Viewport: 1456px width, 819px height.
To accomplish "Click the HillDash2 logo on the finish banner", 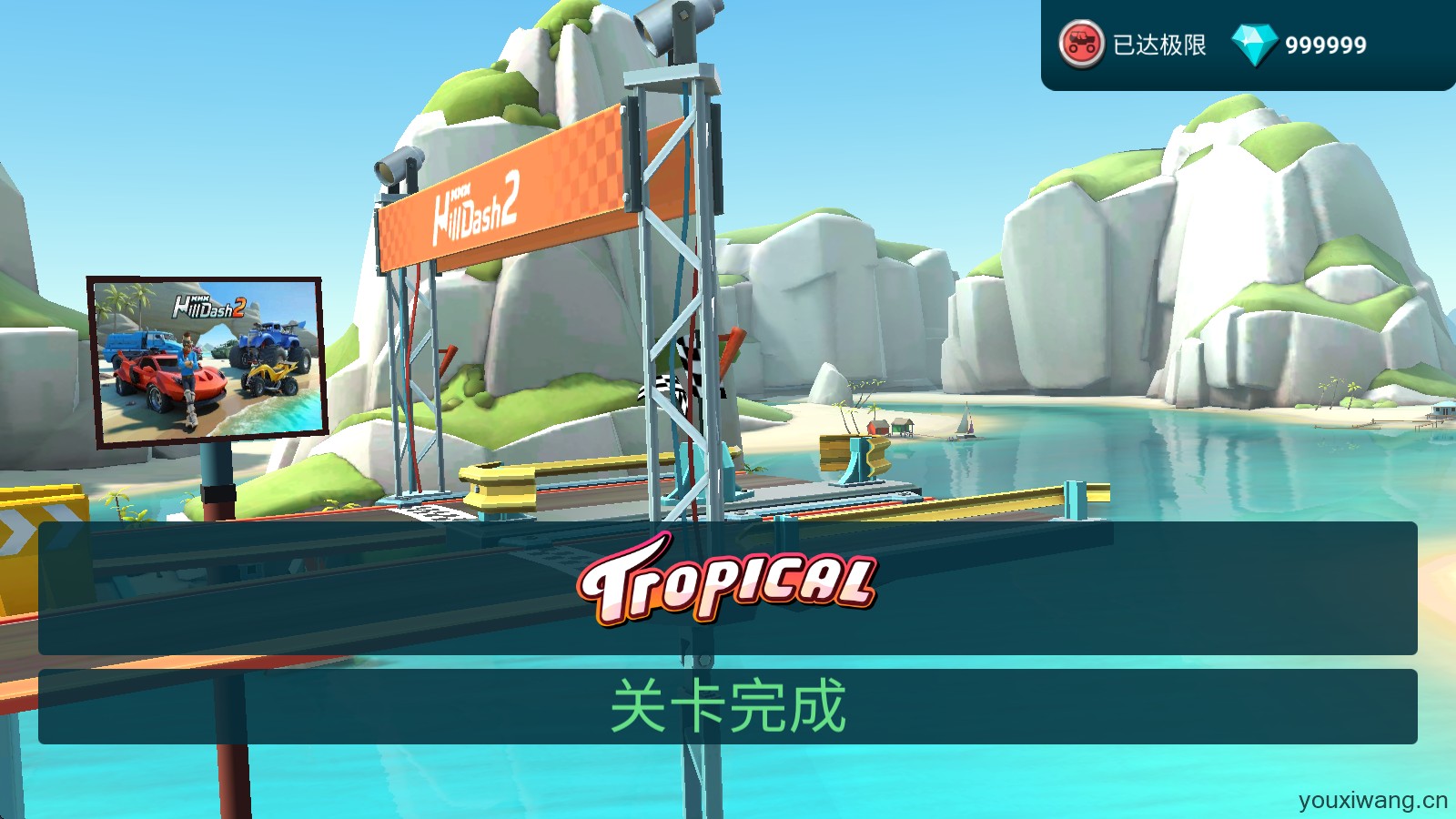I will pos(473,209).
